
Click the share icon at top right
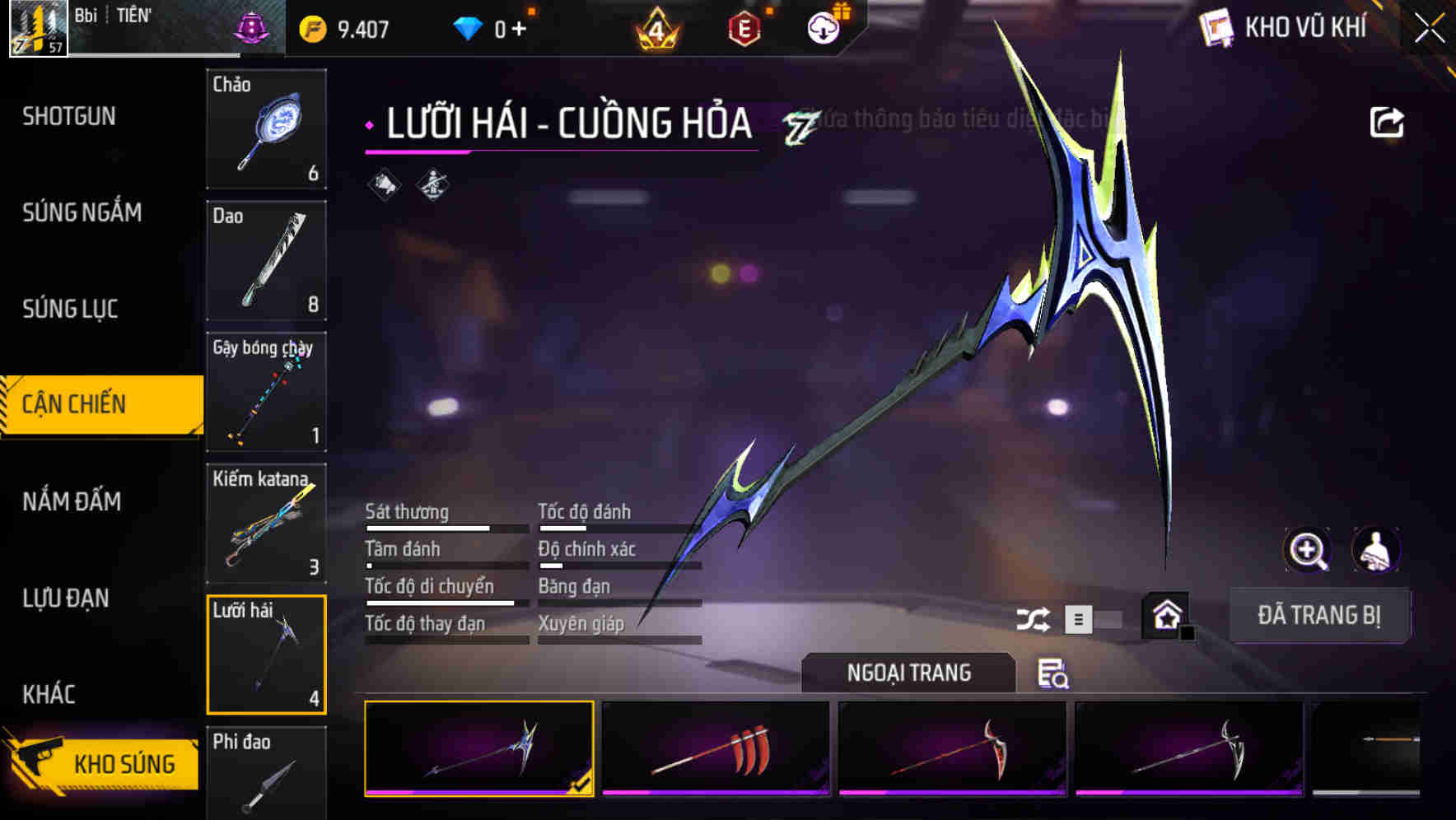[x=1388, y=121]
